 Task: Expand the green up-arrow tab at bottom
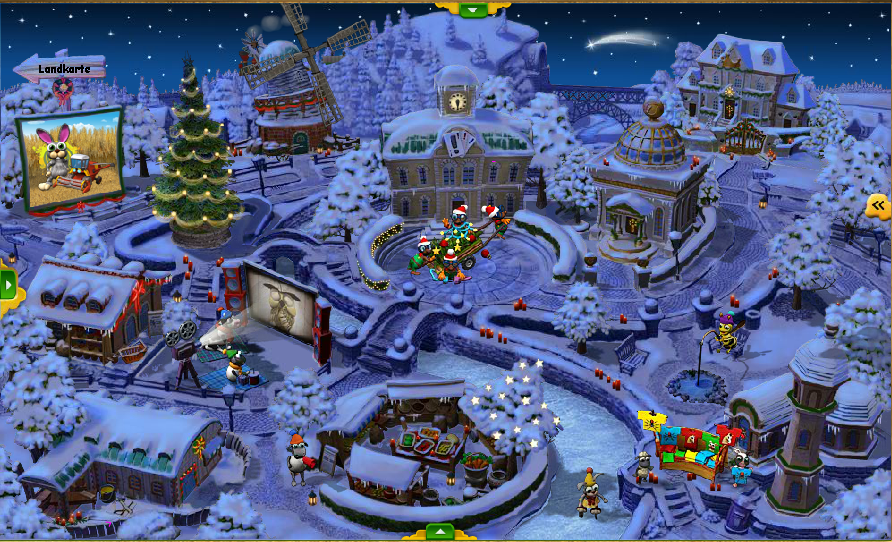(439, 532)
